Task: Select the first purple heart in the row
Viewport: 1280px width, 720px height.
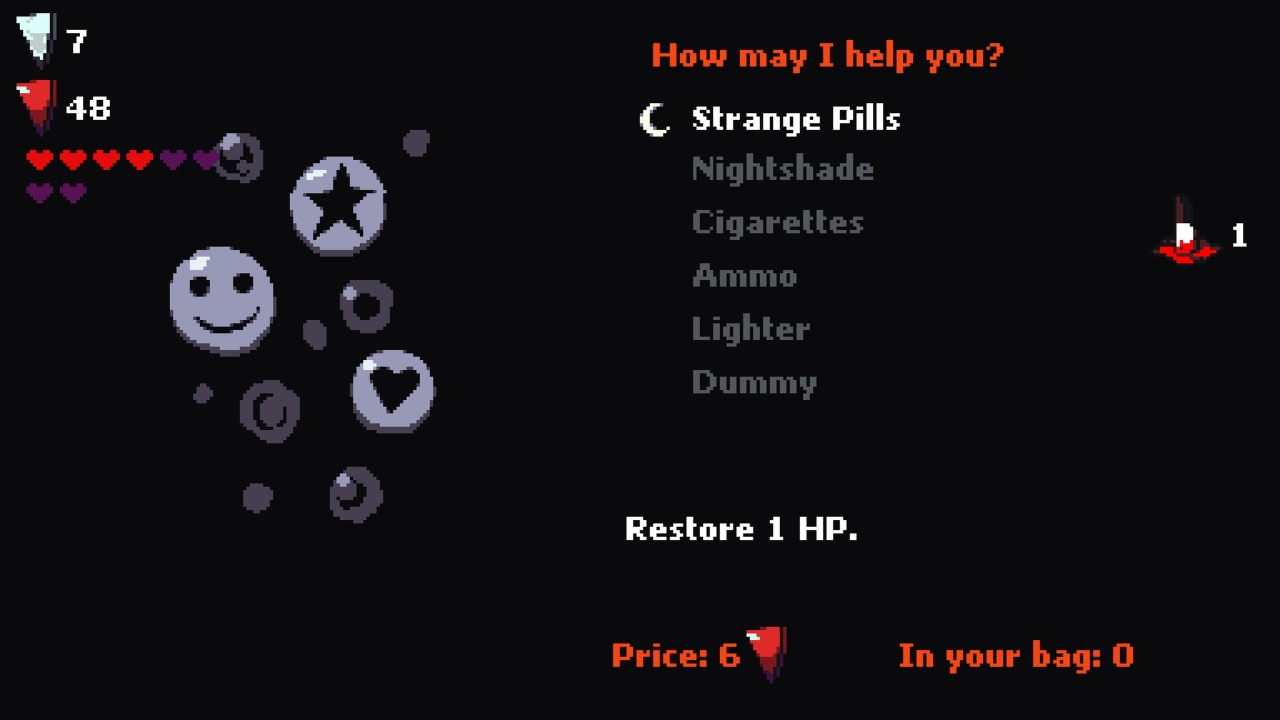Action: 172,157
